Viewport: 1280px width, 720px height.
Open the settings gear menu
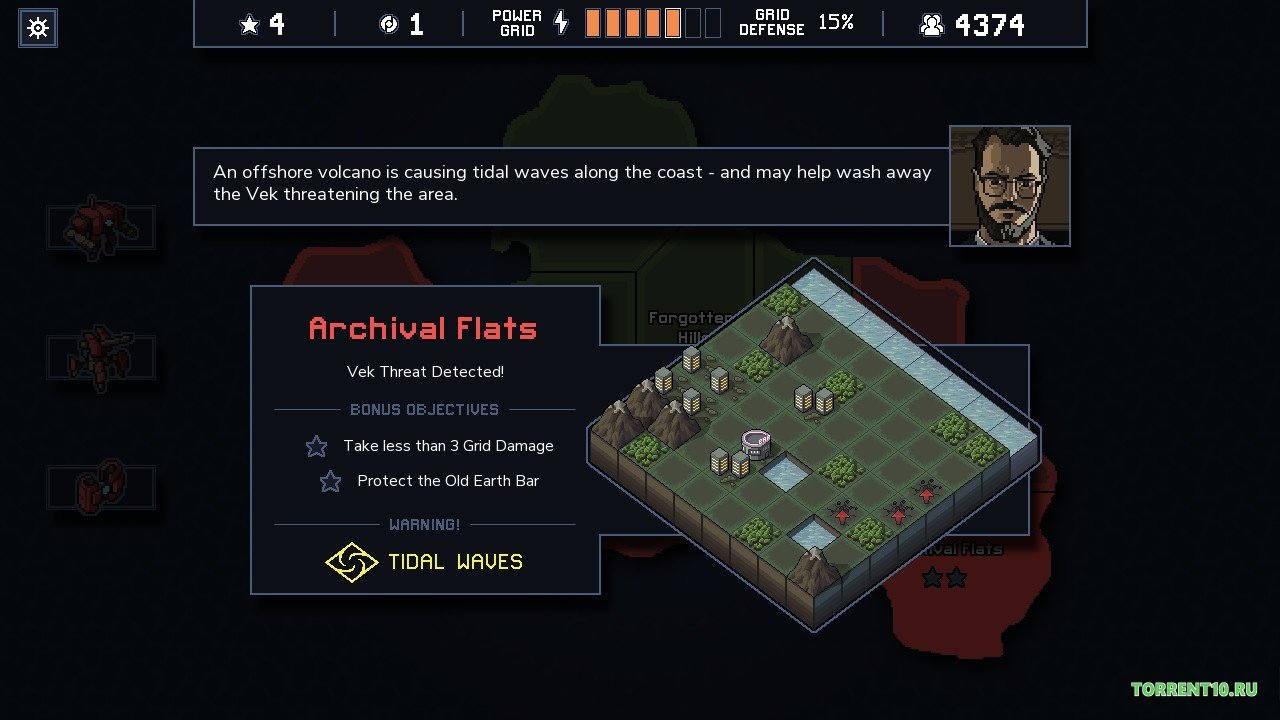point(37,27)
